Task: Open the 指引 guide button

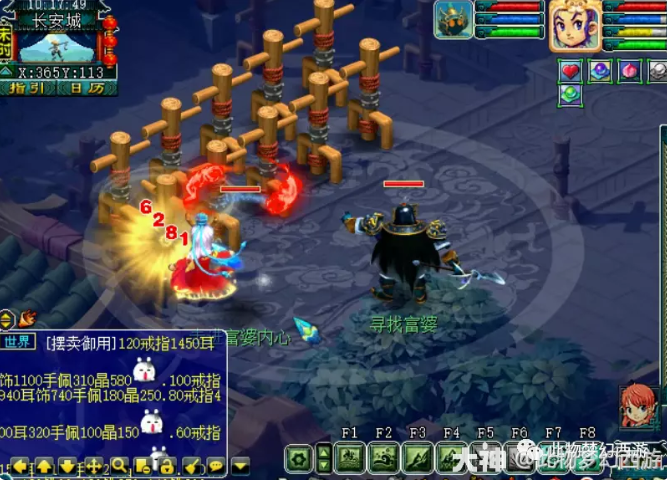Action: pos(30,88)
